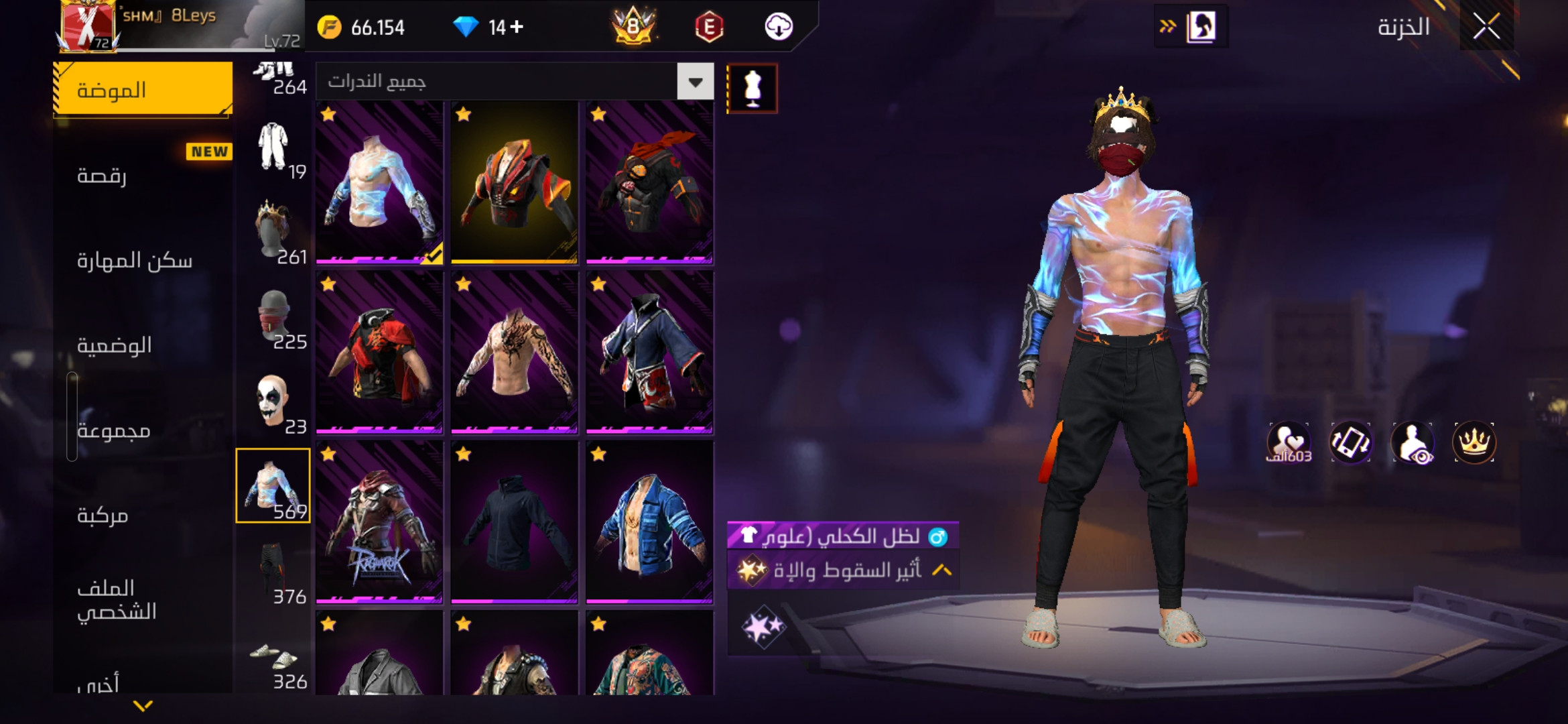Select the الوضعية pose tab
Screen dimensions: 1568x724
click(143, 345)
